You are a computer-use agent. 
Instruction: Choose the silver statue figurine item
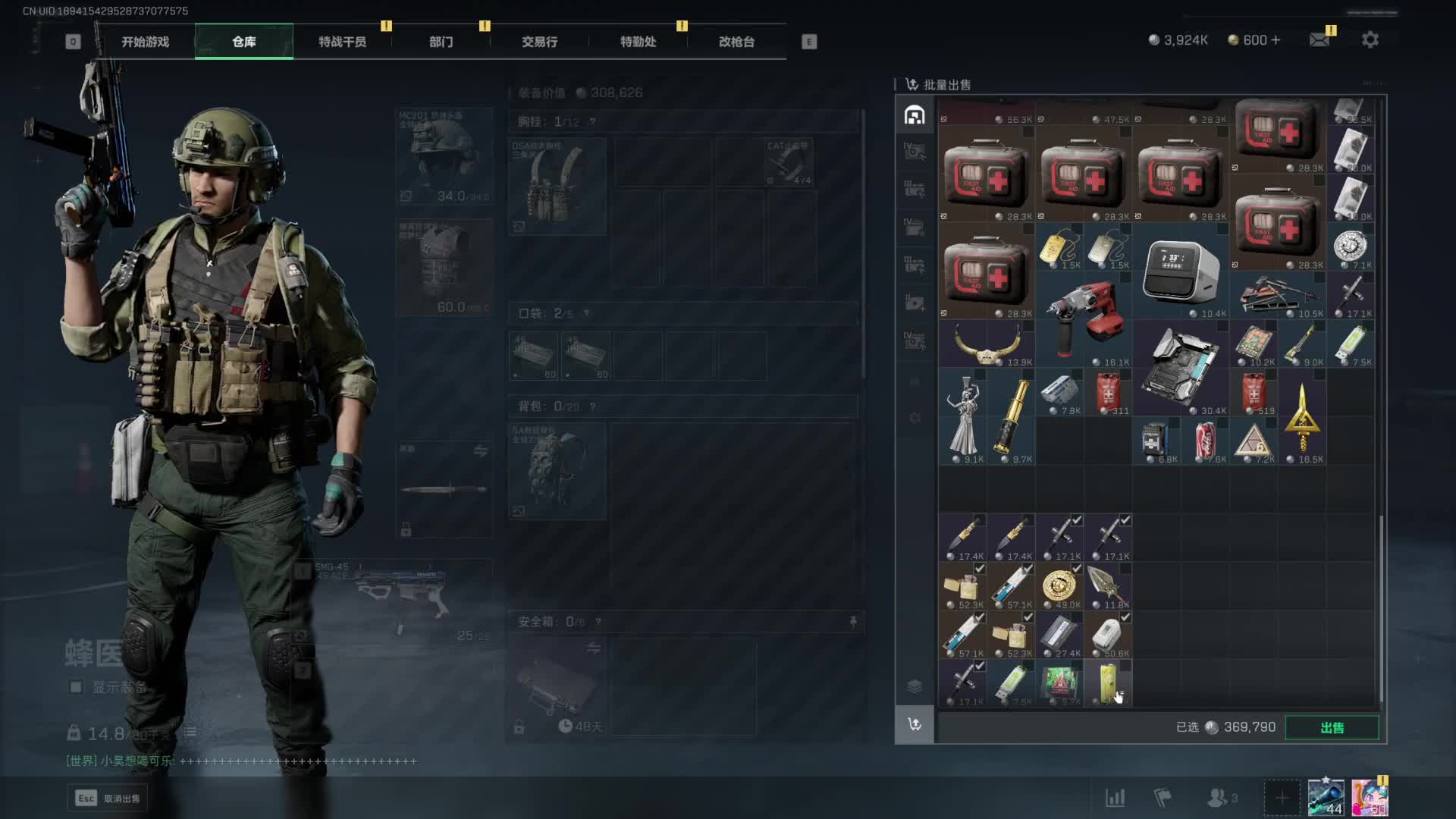point(963,416)
